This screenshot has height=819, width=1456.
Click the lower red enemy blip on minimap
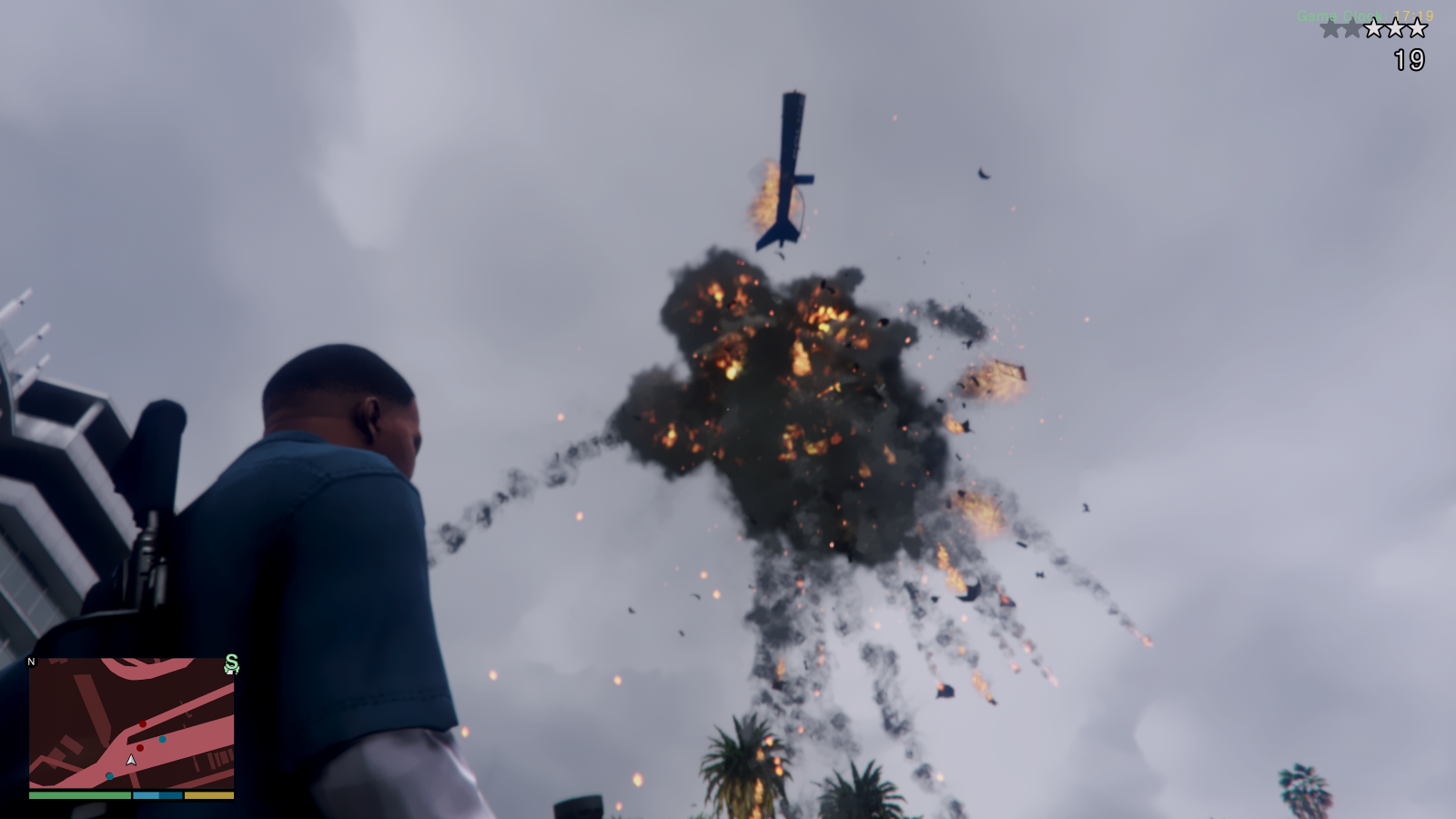click(x=140, y=748)
